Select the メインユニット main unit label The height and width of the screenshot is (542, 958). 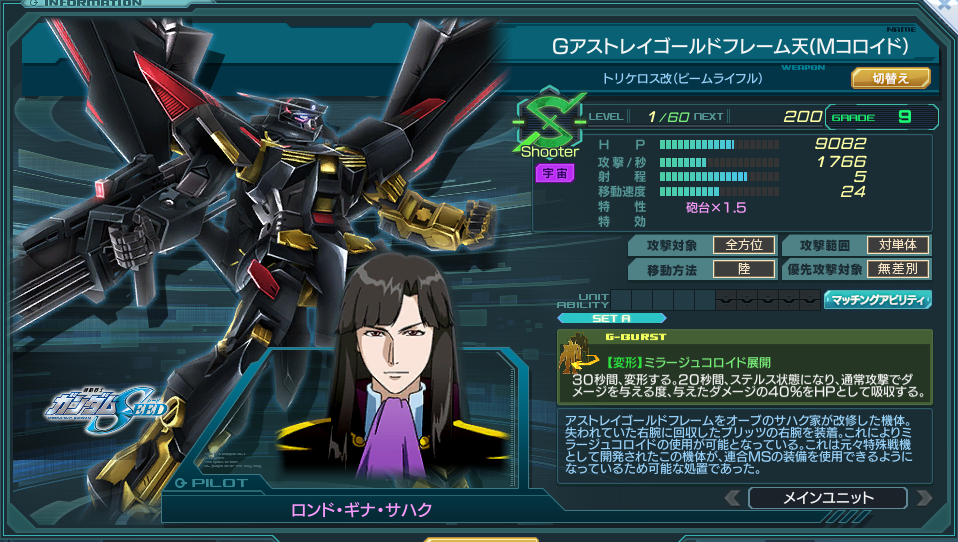(x=827, y=497)
